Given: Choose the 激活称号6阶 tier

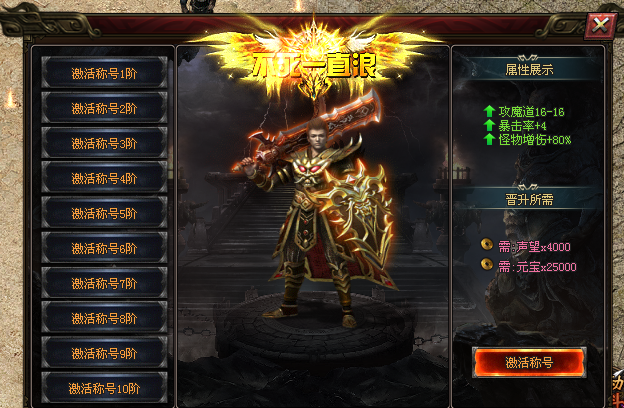Looking at the screenshot, I should coord(104,248).
